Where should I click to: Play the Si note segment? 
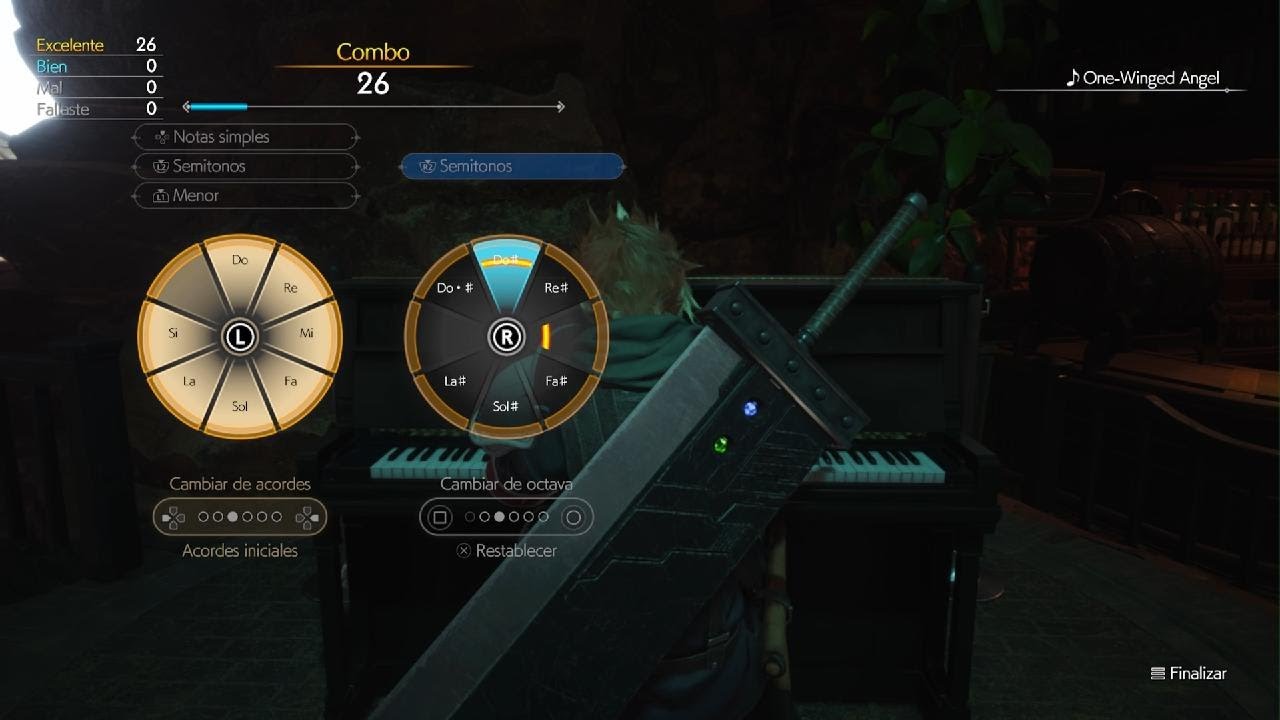pyautogui.click(x=174, y=333)
